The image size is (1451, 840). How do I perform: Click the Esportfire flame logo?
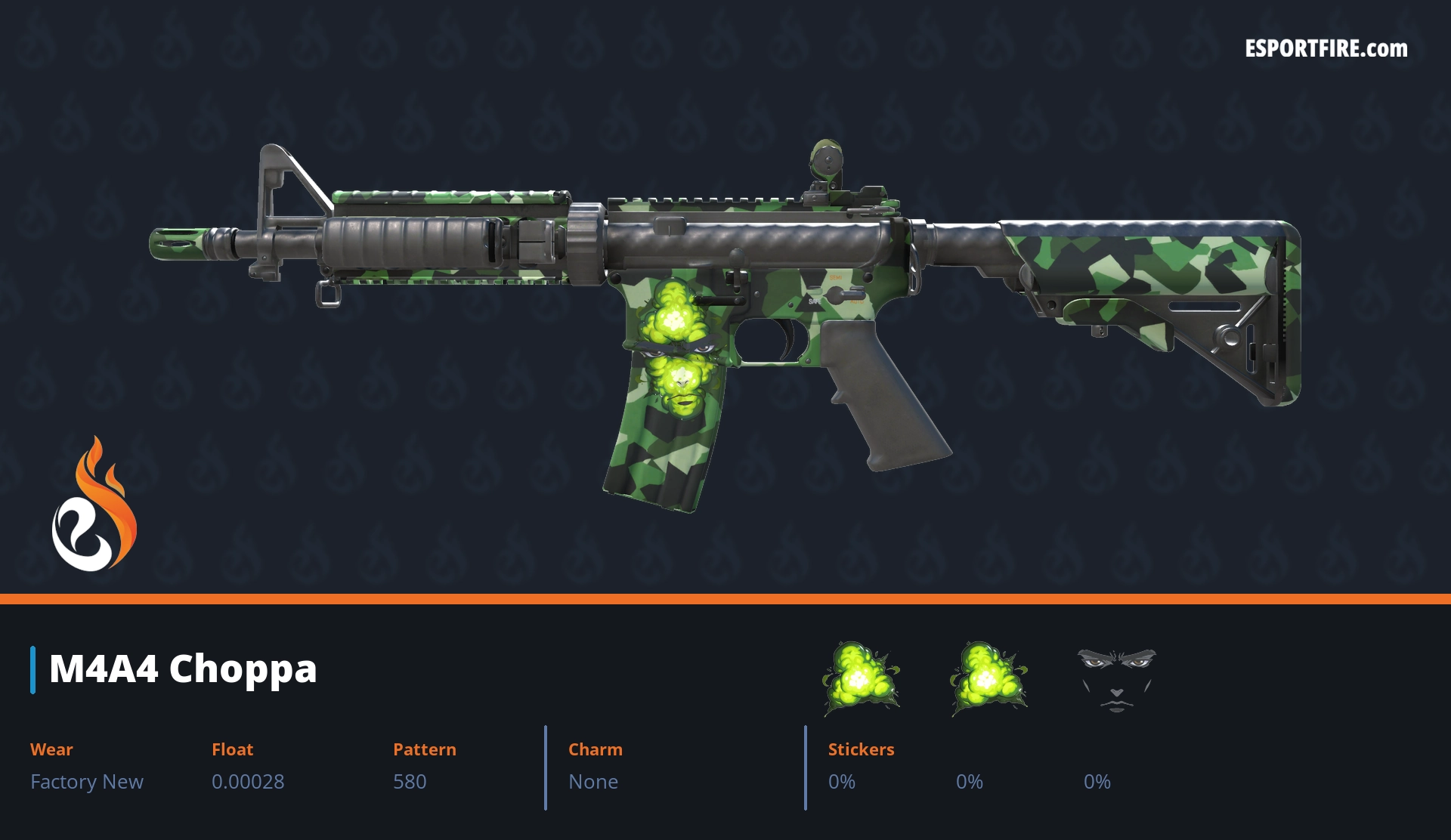[94, 505]
